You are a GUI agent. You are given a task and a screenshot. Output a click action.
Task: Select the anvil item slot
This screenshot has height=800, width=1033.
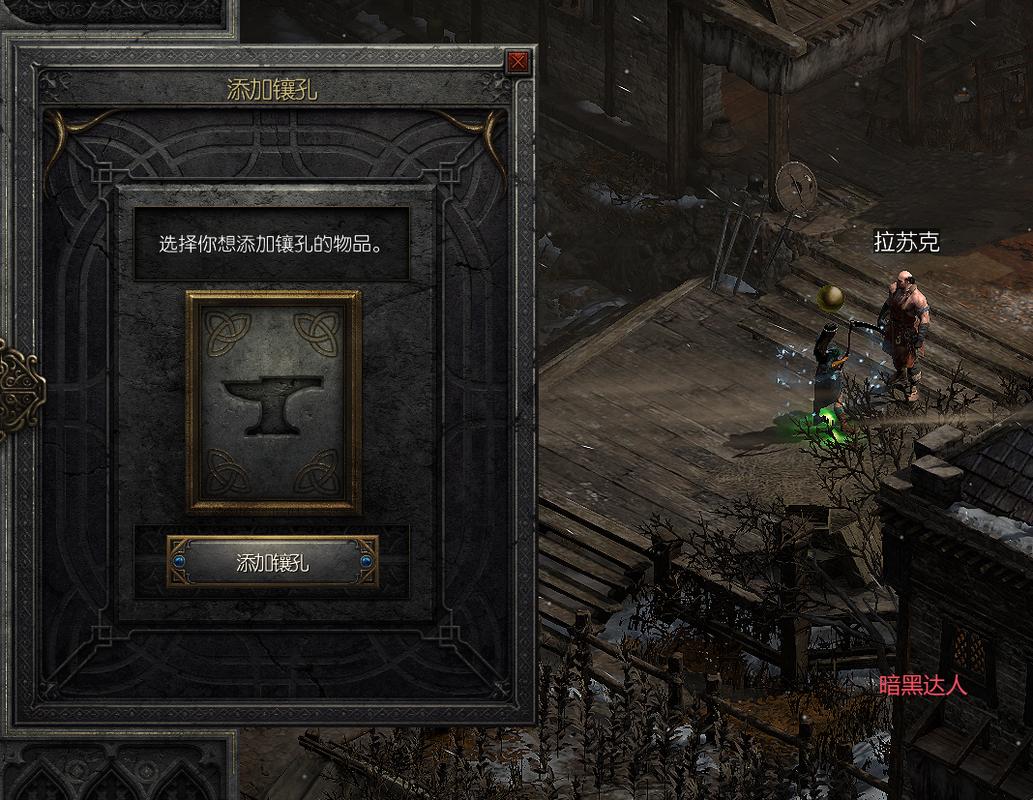point(273,401)
